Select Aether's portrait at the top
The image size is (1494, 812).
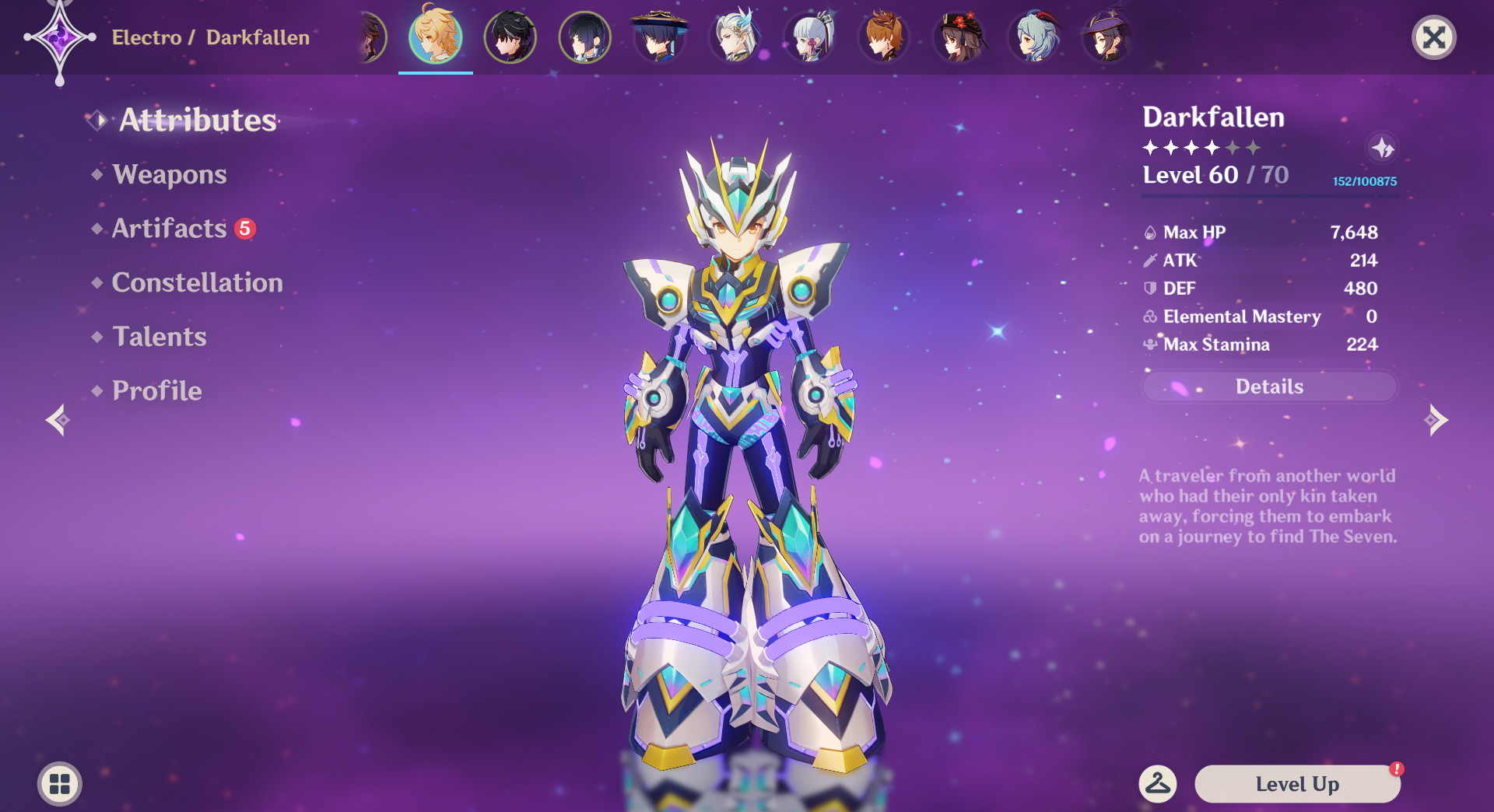(x=436, y=37)
